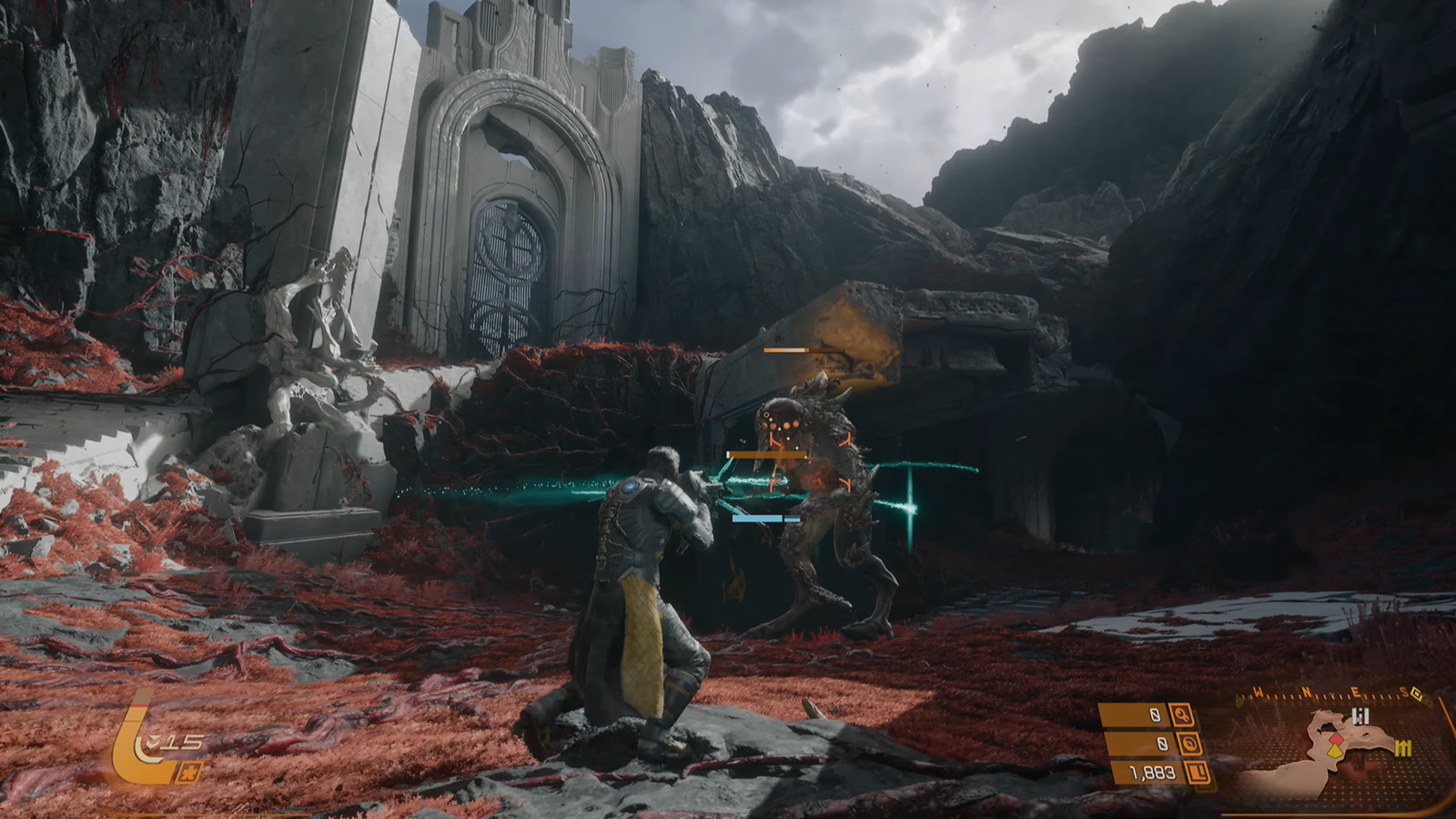Click the square currency icon beside 1,883

[x=1198, y=773]
